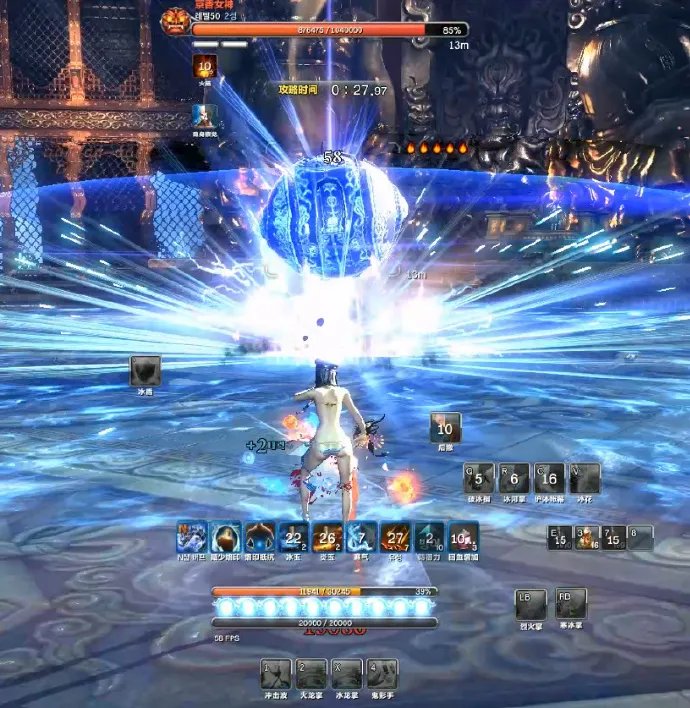Activate the E quick slot showing 15
This screenshot has width=690, height=708.
[x=560, y=538]
